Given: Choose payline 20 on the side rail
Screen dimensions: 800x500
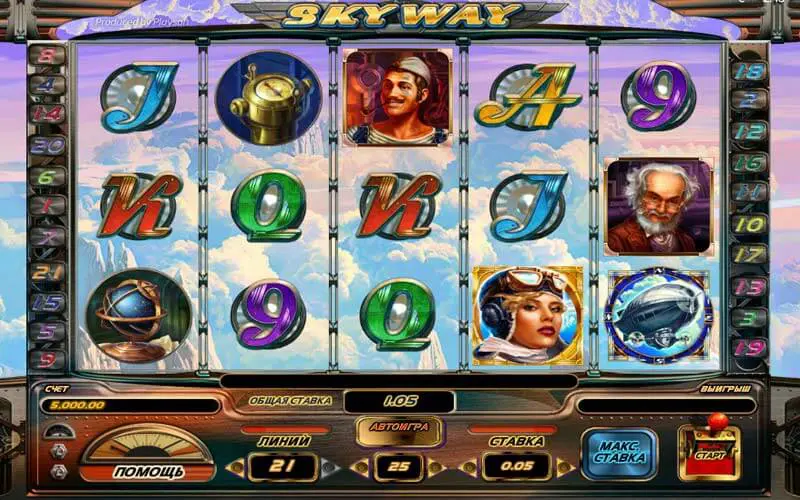Looking at the screenshot, I should [x=46, y=144].
